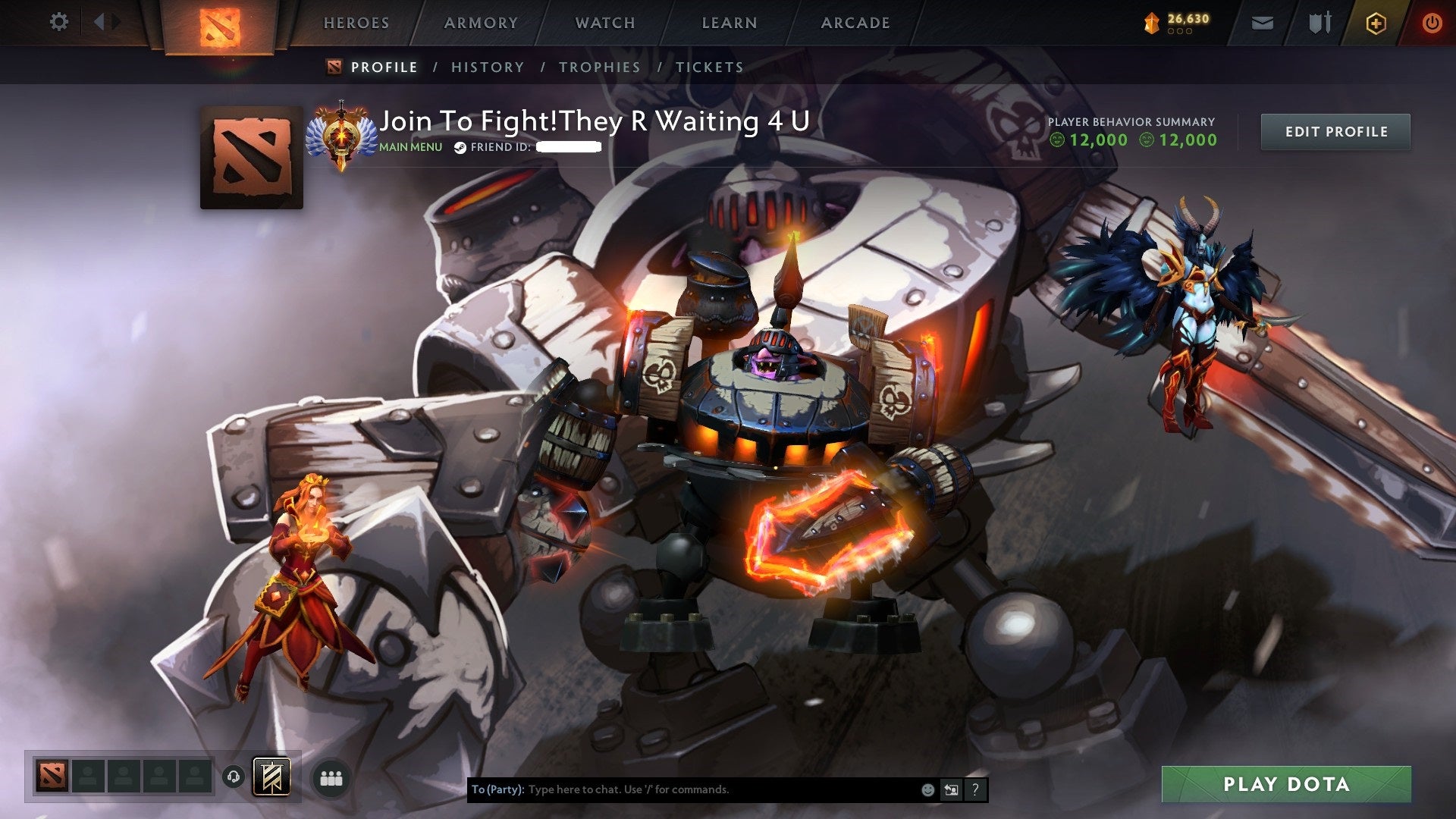Toggle the screenshot share icon beside chat
Screen dimensions: 1456x819
pos(951,789)
